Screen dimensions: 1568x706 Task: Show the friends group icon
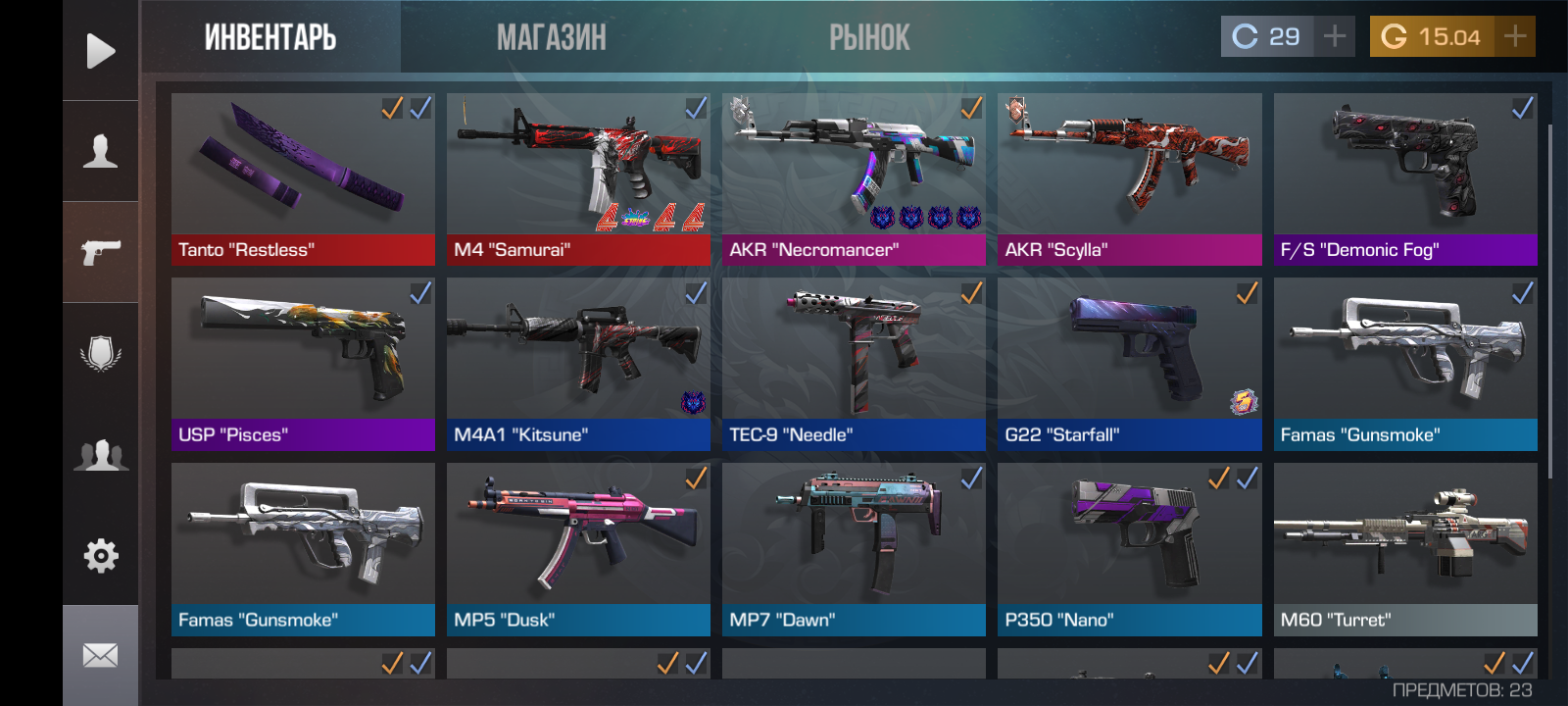pos(100,455)
